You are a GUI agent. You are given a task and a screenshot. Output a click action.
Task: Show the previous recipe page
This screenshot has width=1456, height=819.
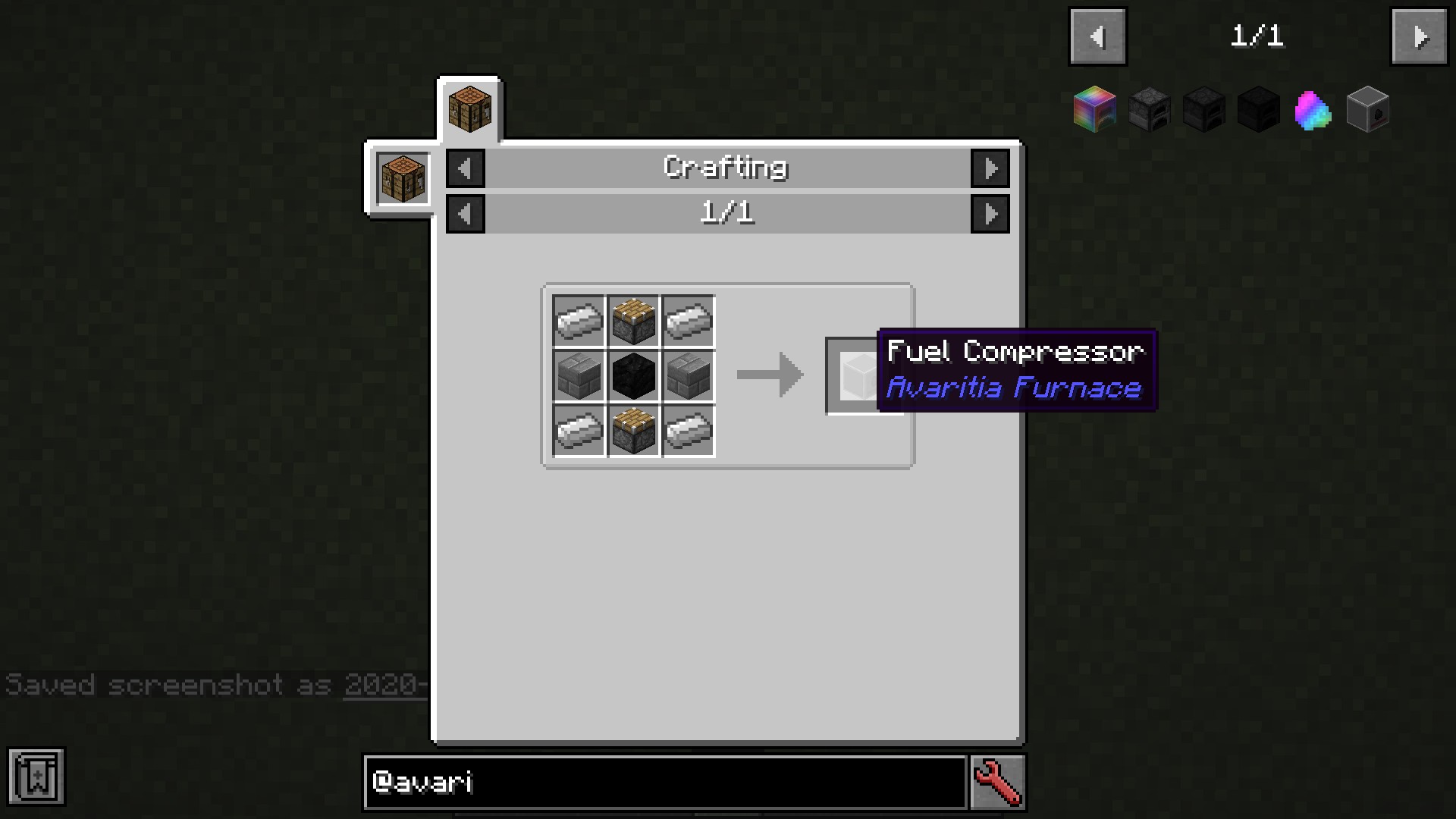click(x=466, y=215)
